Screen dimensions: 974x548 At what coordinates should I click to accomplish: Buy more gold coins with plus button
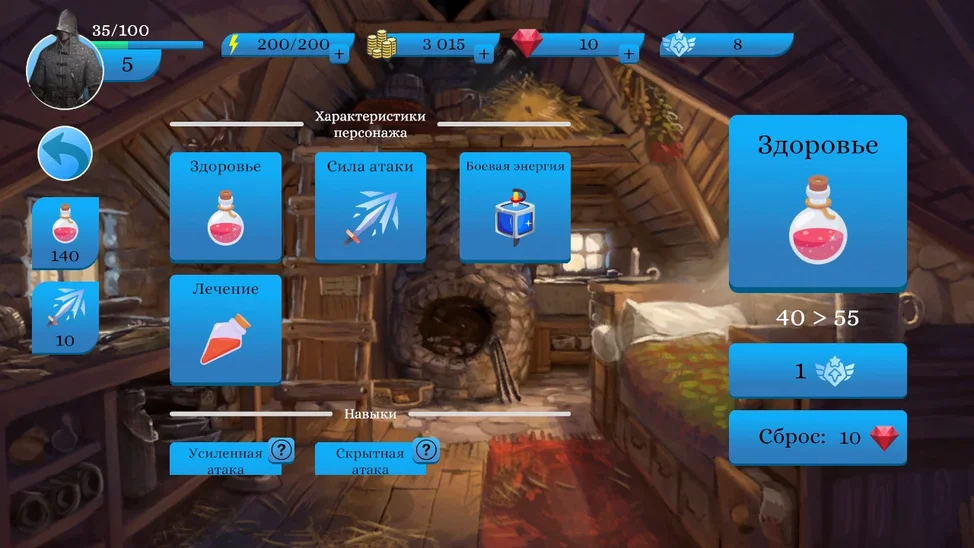pyautogui.click(x=484, y=54)
